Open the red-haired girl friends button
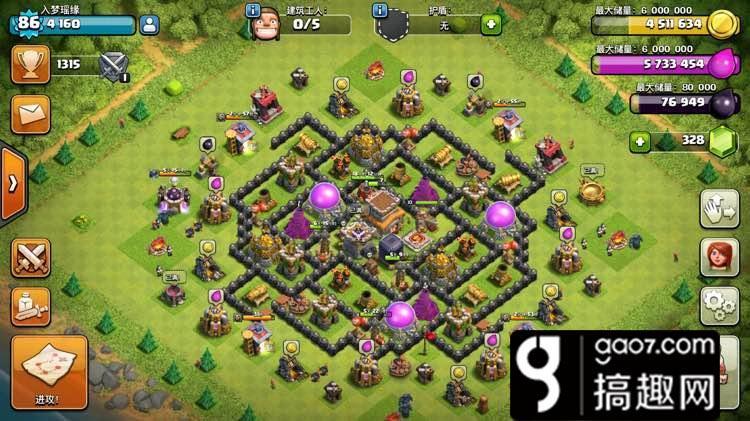750x421 pixels. [x=719, y=257]
